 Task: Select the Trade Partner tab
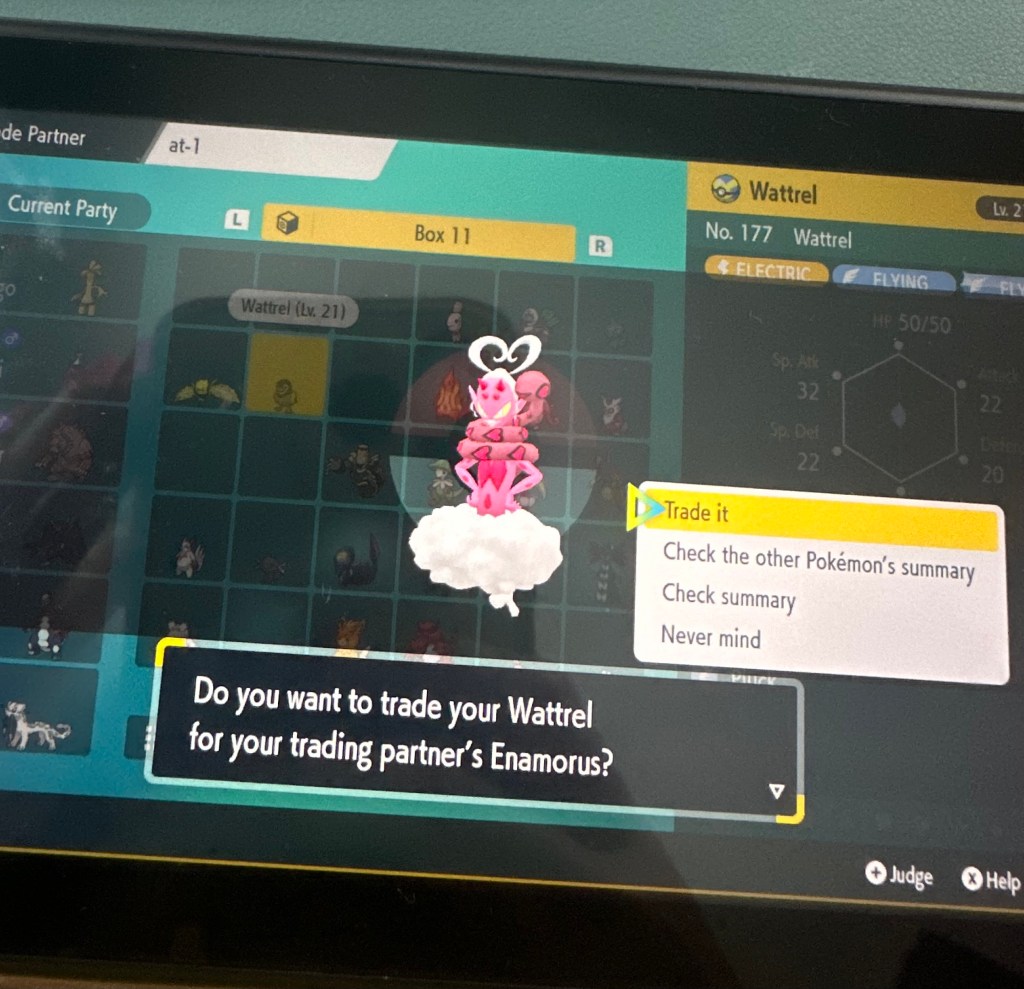tap(45, 136)
